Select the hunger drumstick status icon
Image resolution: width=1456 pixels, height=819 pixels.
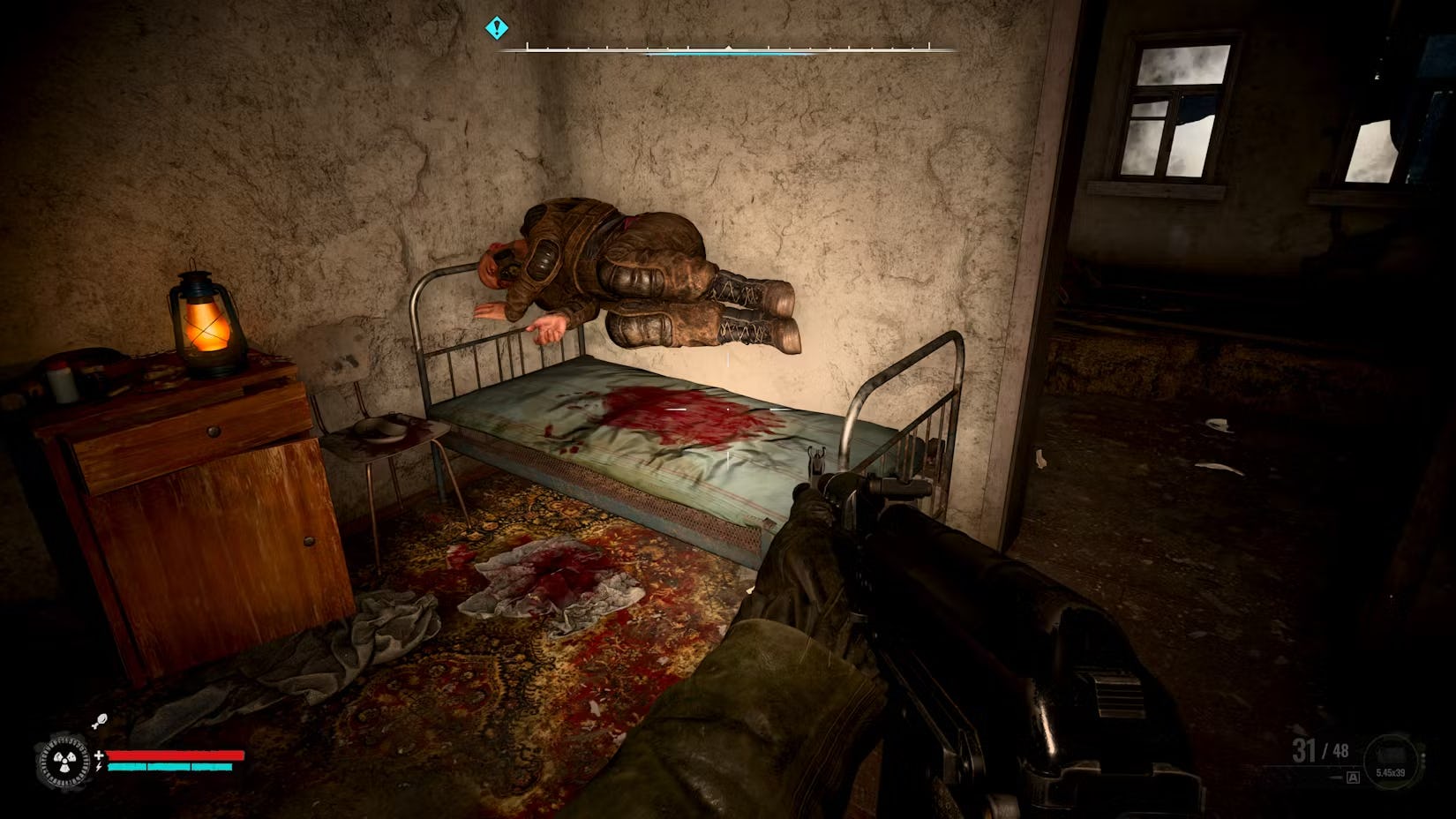pos(101,721)
